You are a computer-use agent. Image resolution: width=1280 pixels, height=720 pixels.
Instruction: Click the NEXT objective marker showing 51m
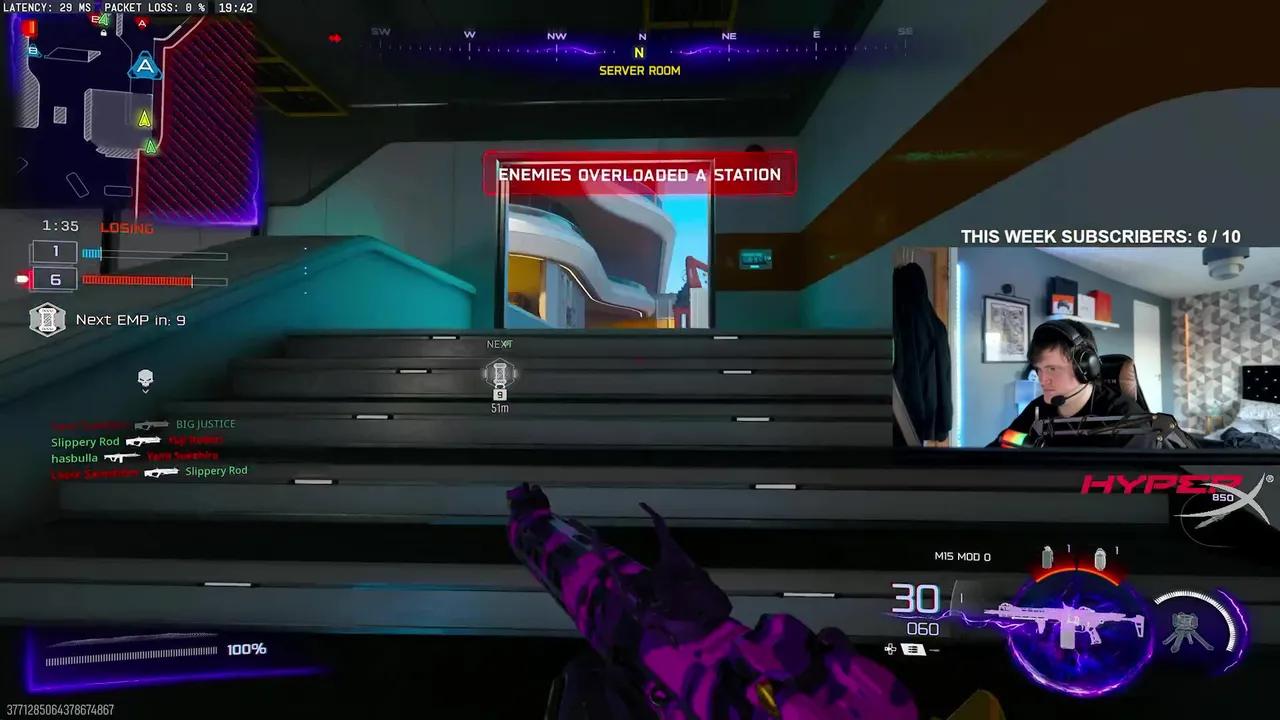500,375
